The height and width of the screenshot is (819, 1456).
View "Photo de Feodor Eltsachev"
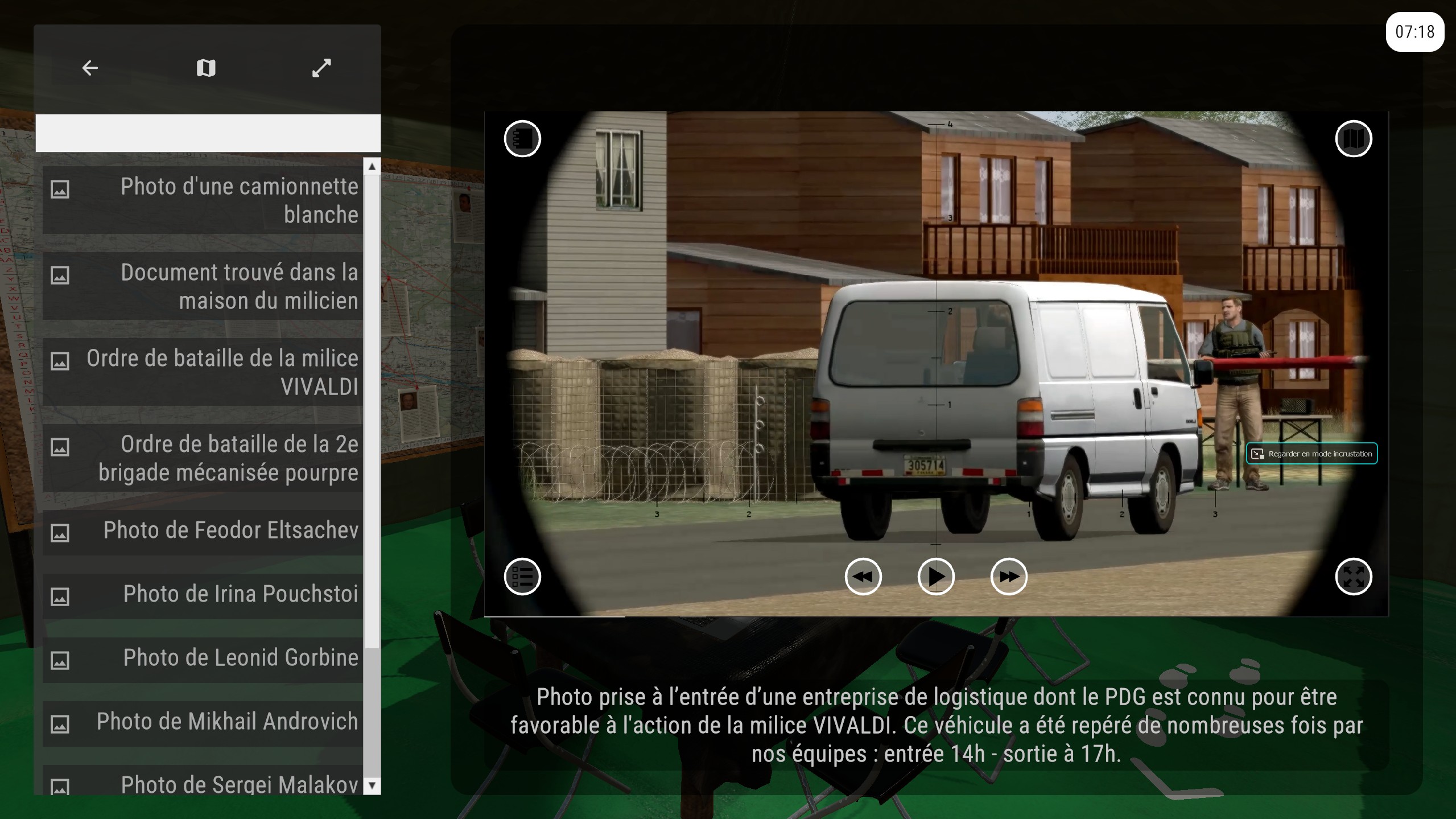pyautogui.click(x=203, y=531)
